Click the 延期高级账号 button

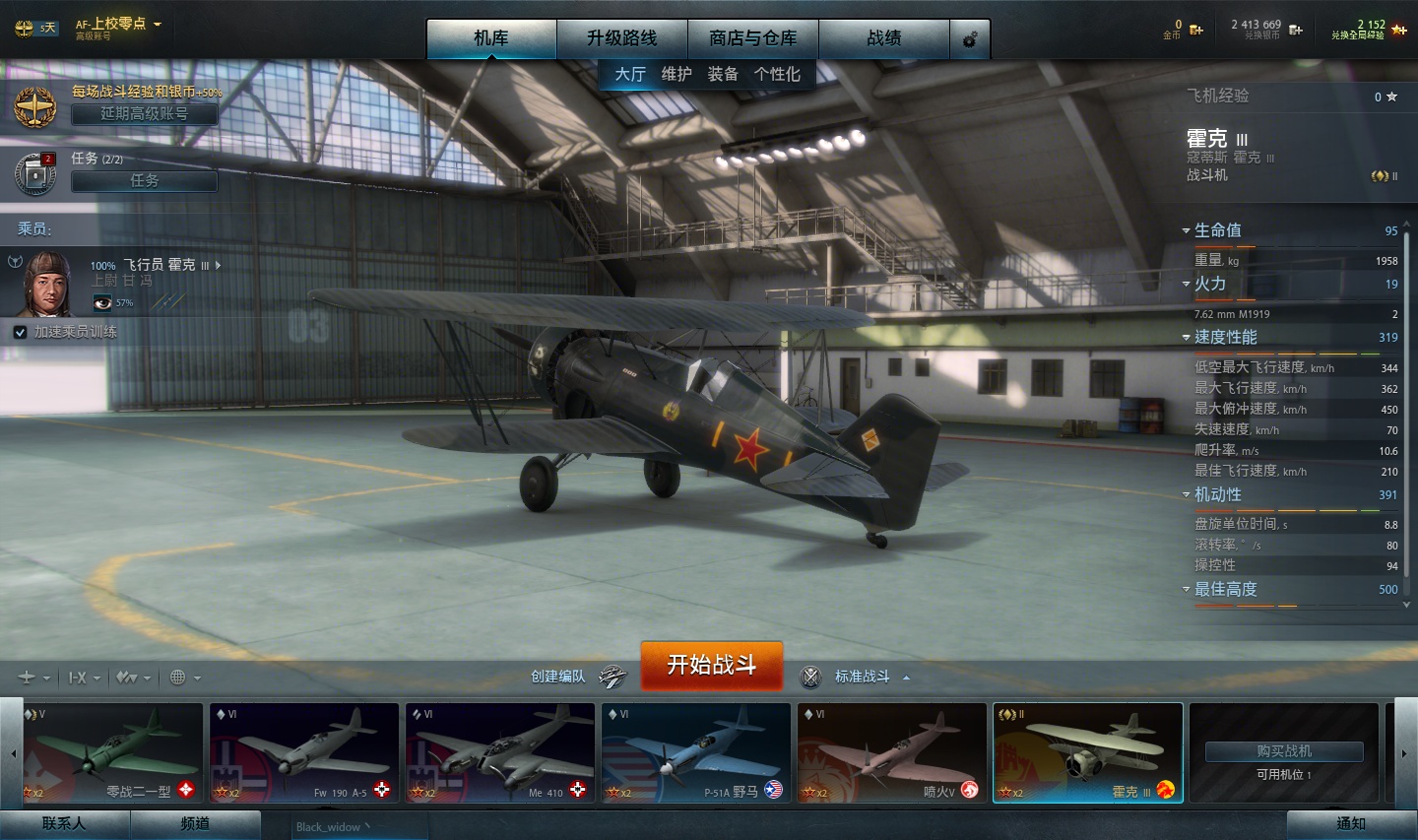tap(144, 115)
